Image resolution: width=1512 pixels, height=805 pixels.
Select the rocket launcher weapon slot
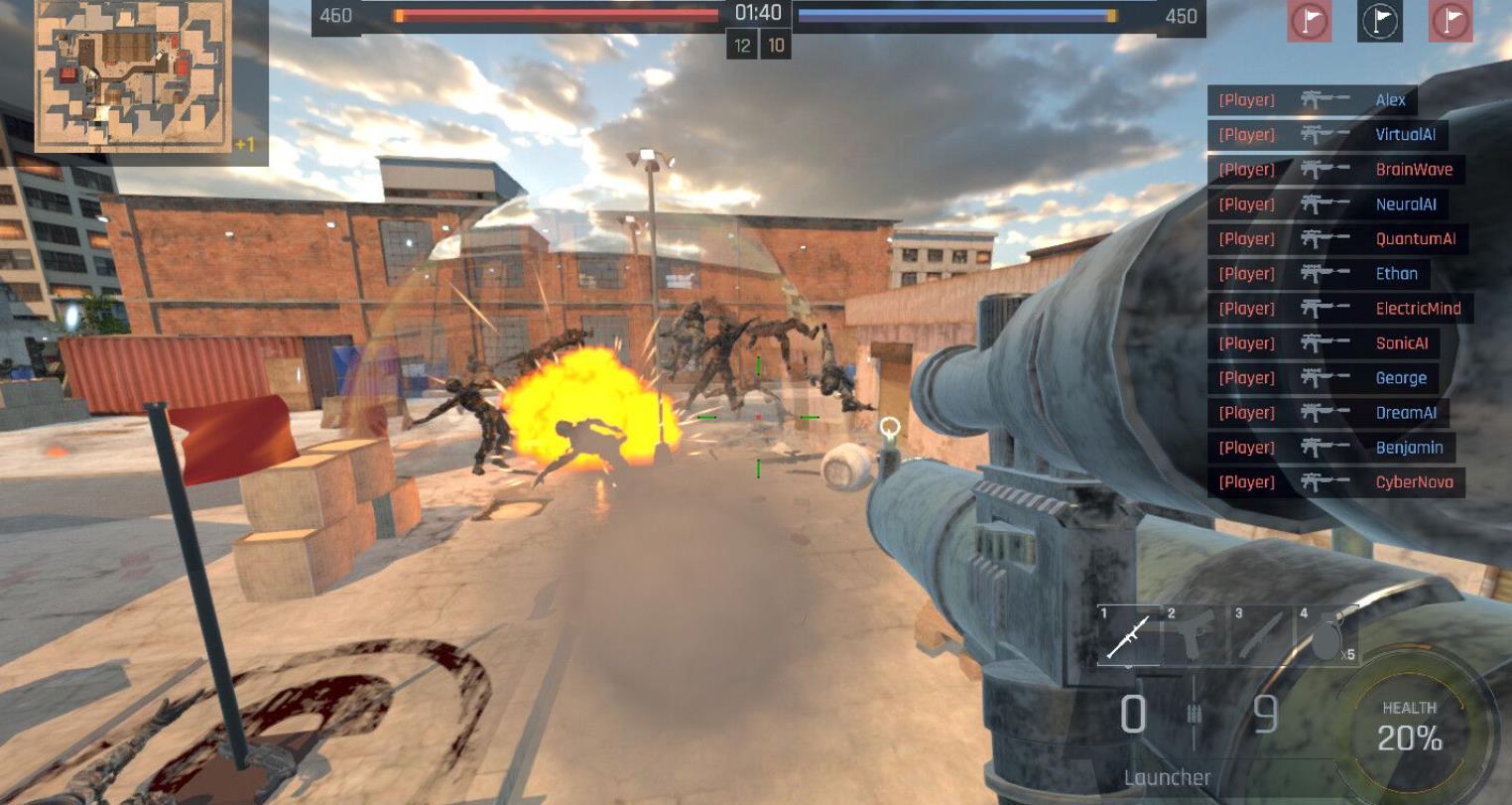[1128, 635]
